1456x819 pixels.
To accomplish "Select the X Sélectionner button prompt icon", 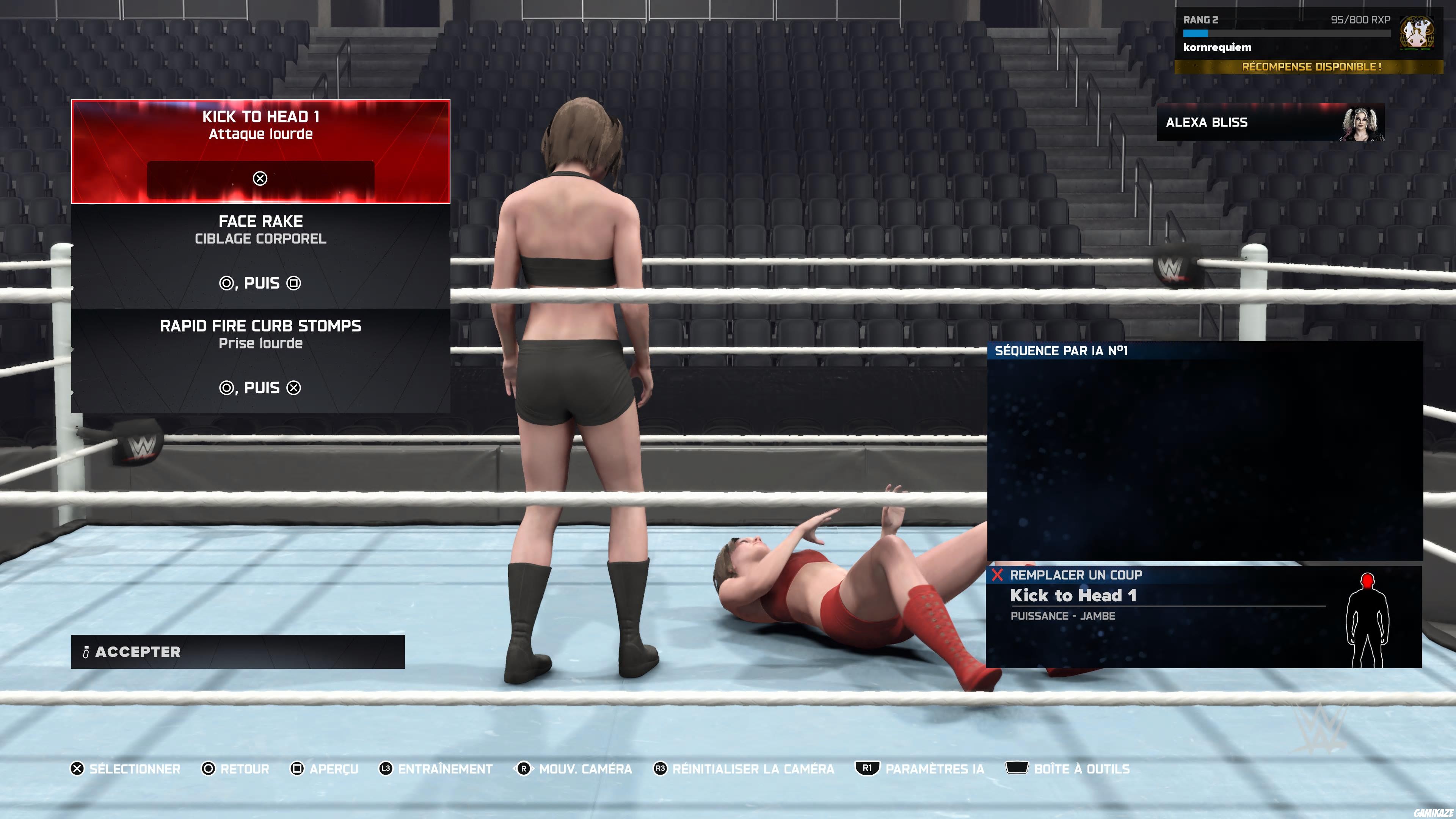I will [78, 769].
